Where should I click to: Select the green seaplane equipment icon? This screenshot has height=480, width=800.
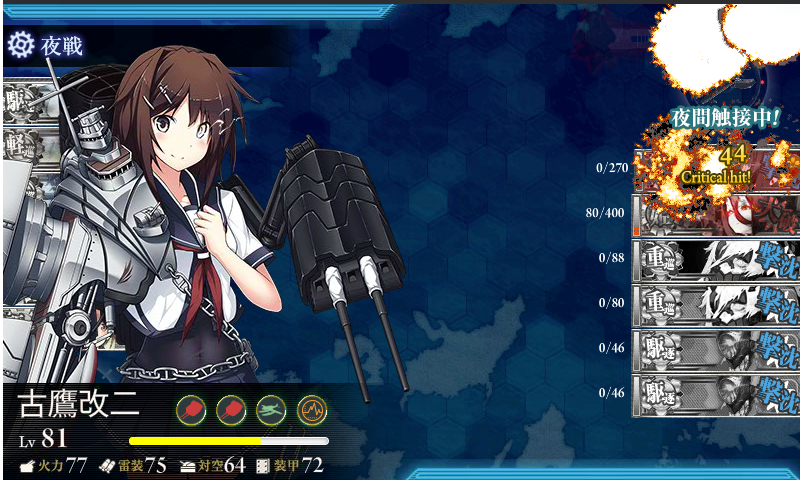[x=271, y=409]
